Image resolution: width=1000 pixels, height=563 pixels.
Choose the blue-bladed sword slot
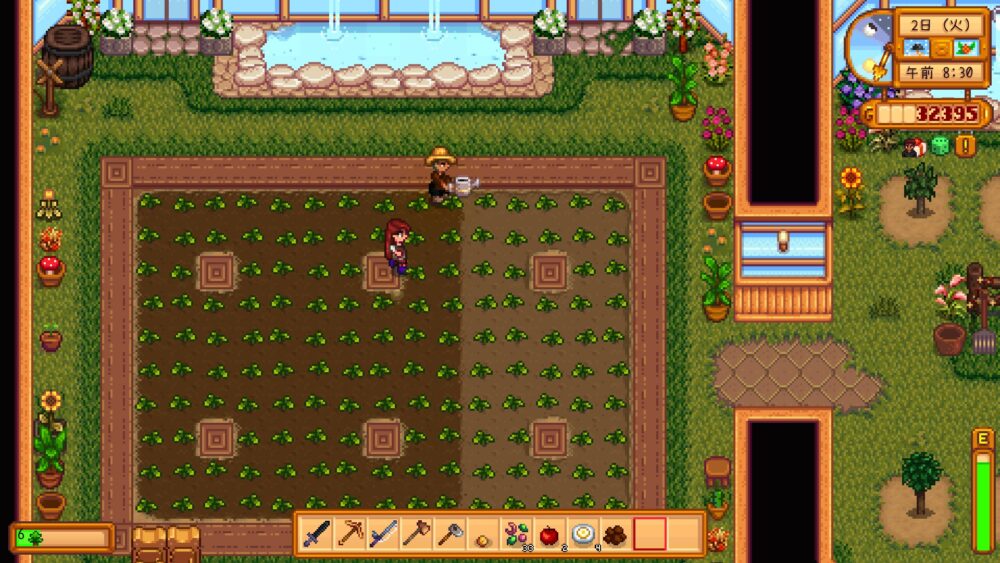[383, 533]
